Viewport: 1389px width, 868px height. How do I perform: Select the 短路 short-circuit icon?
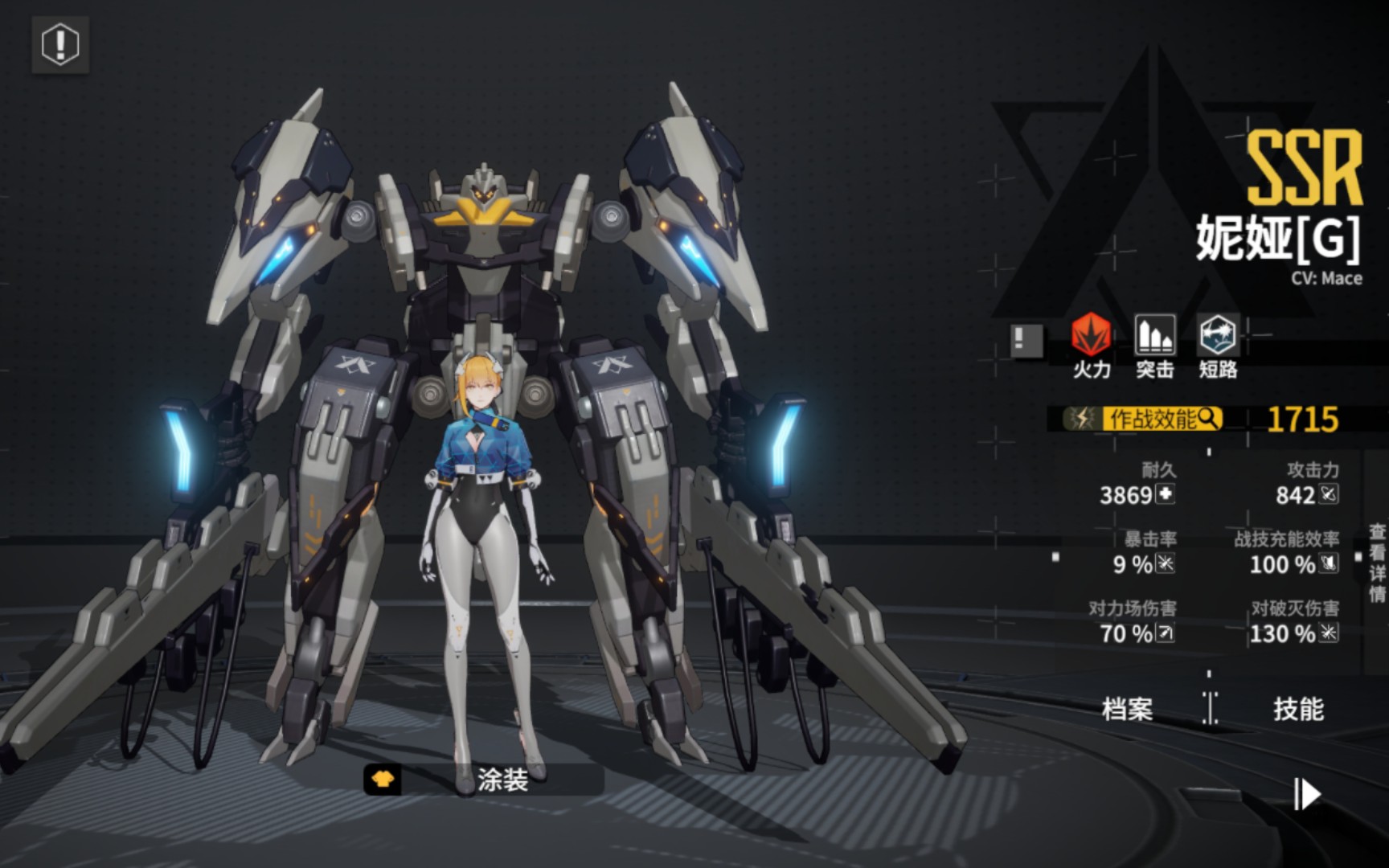[1218, 335]
